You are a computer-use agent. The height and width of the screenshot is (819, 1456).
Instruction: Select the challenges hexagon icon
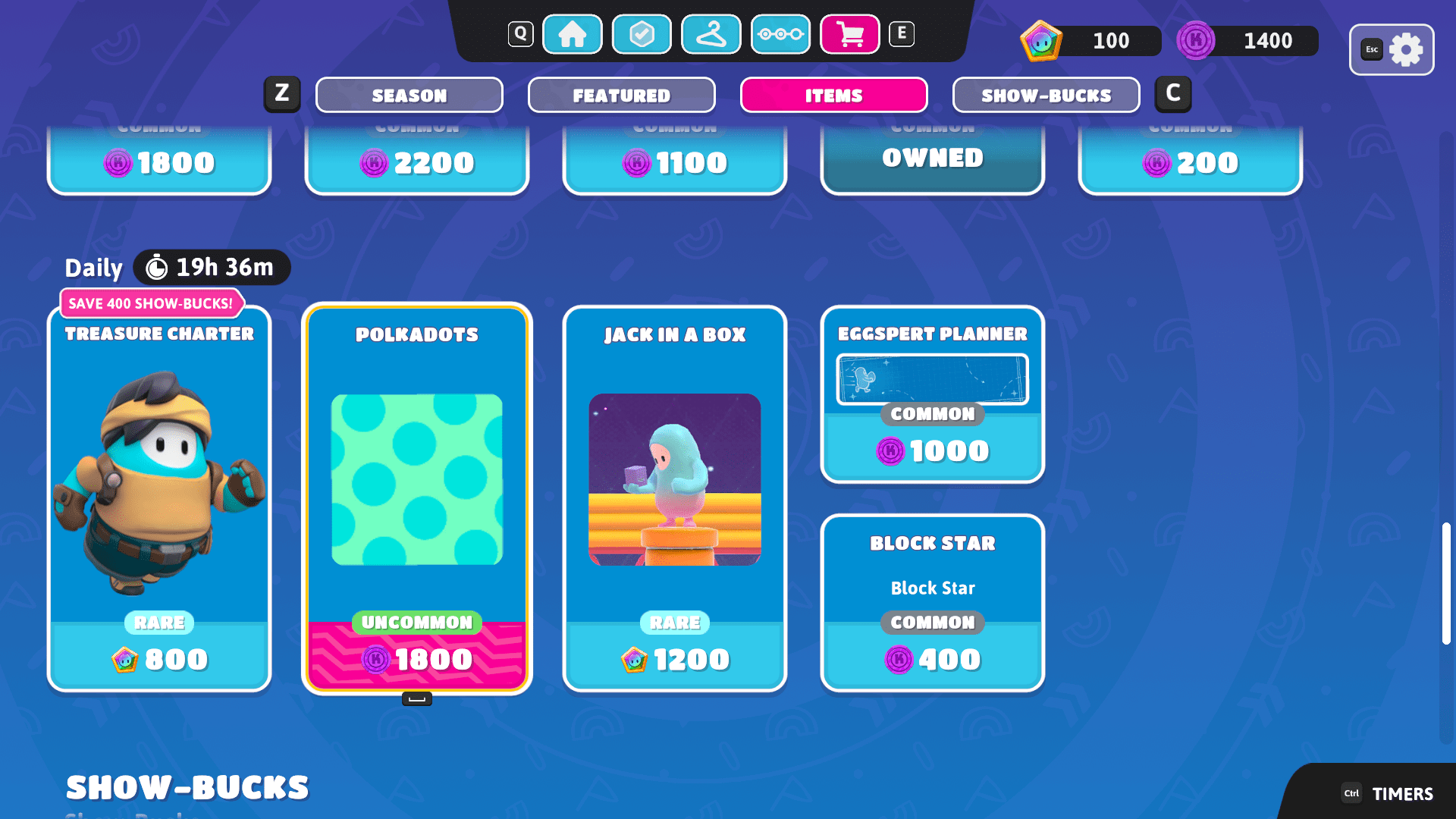(x=641, y=34)
